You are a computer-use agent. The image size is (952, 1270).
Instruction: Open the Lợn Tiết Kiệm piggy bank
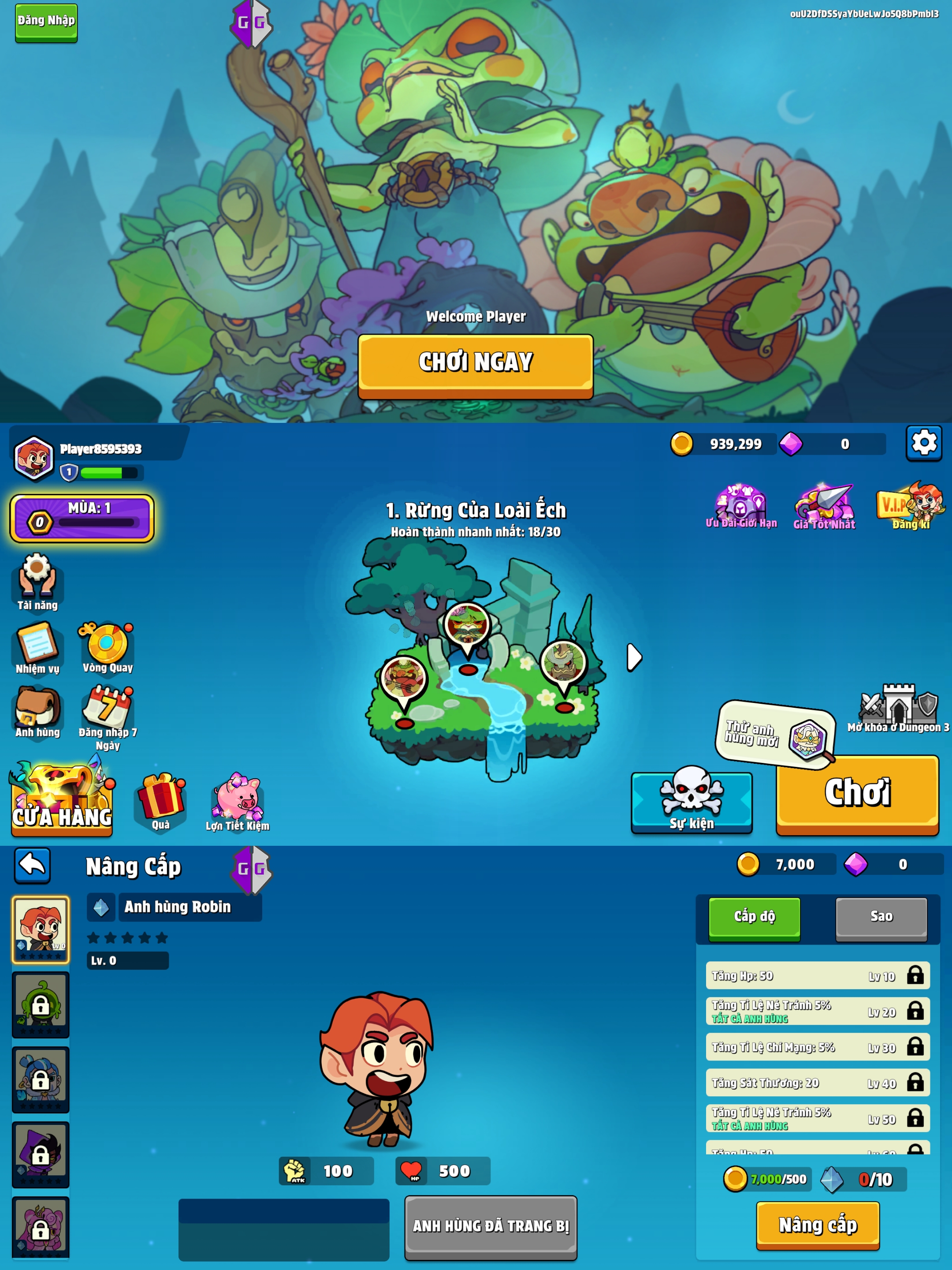(x=238, y=801)
